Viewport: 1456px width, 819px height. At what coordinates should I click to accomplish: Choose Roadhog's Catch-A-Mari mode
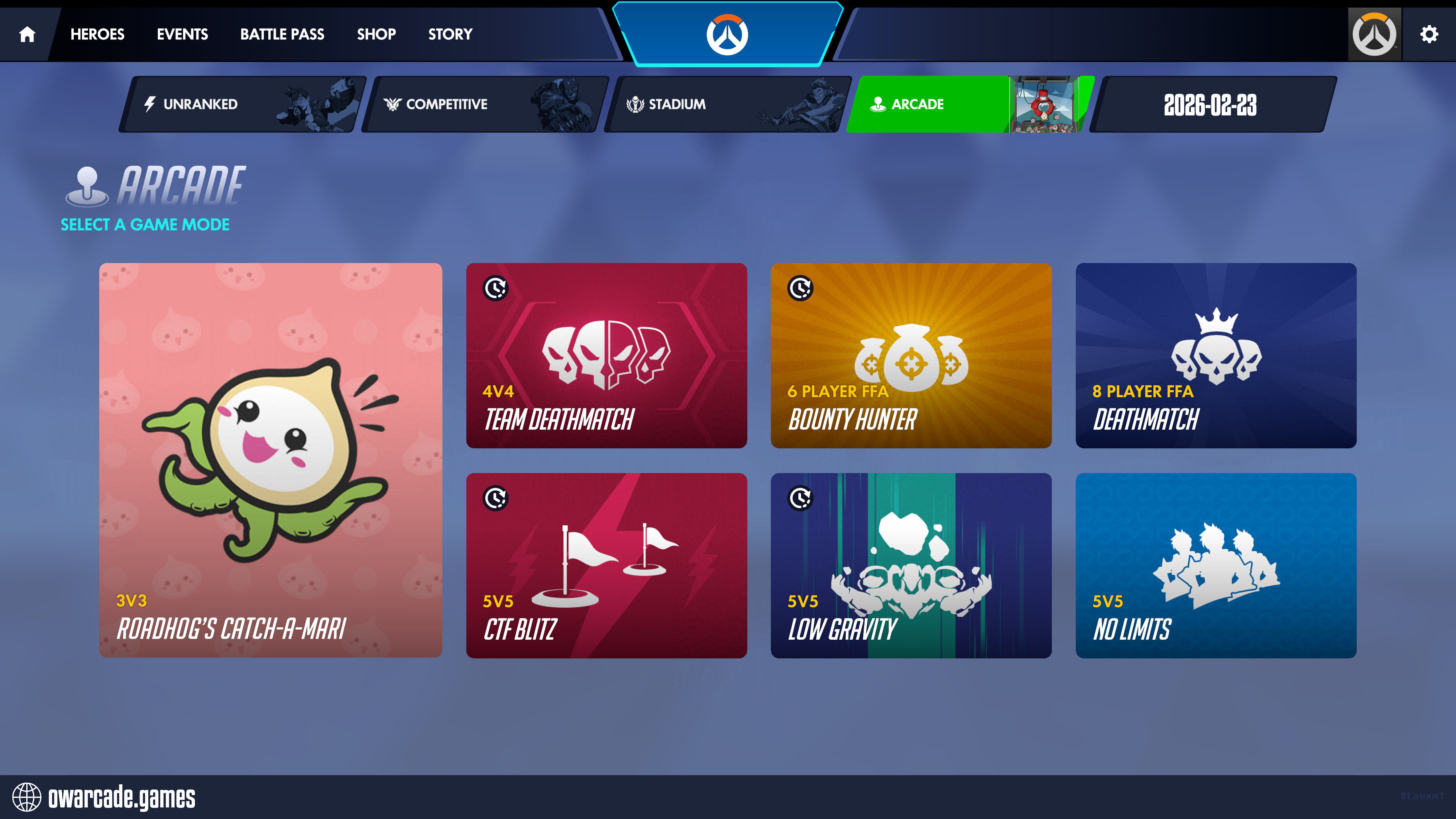click(x=270, y=460)
